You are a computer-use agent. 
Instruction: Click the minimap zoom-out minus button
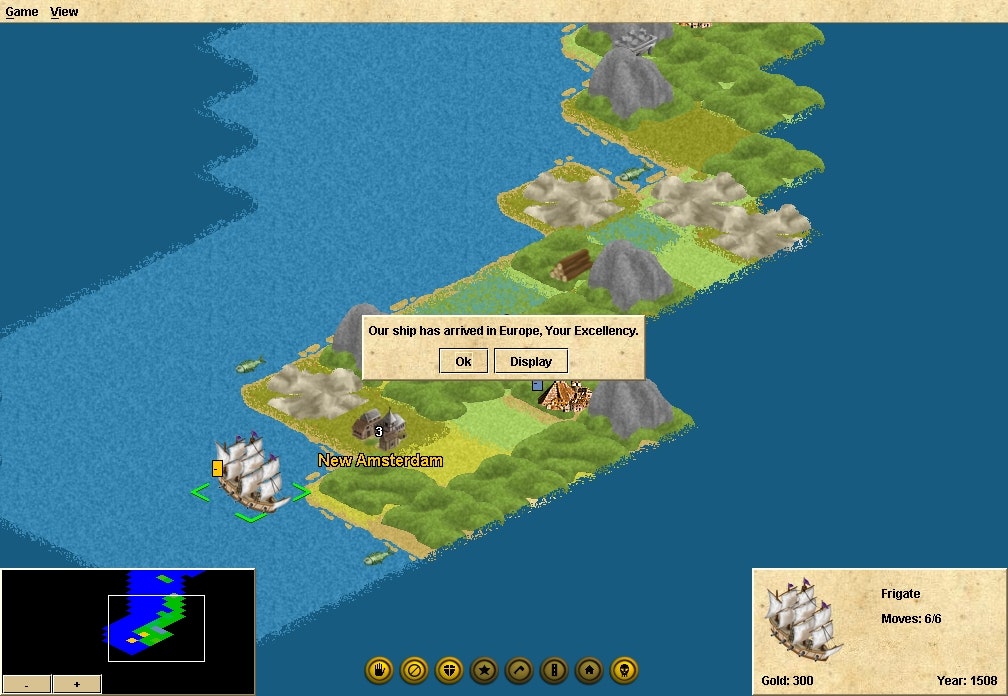[x=26, y=684]
